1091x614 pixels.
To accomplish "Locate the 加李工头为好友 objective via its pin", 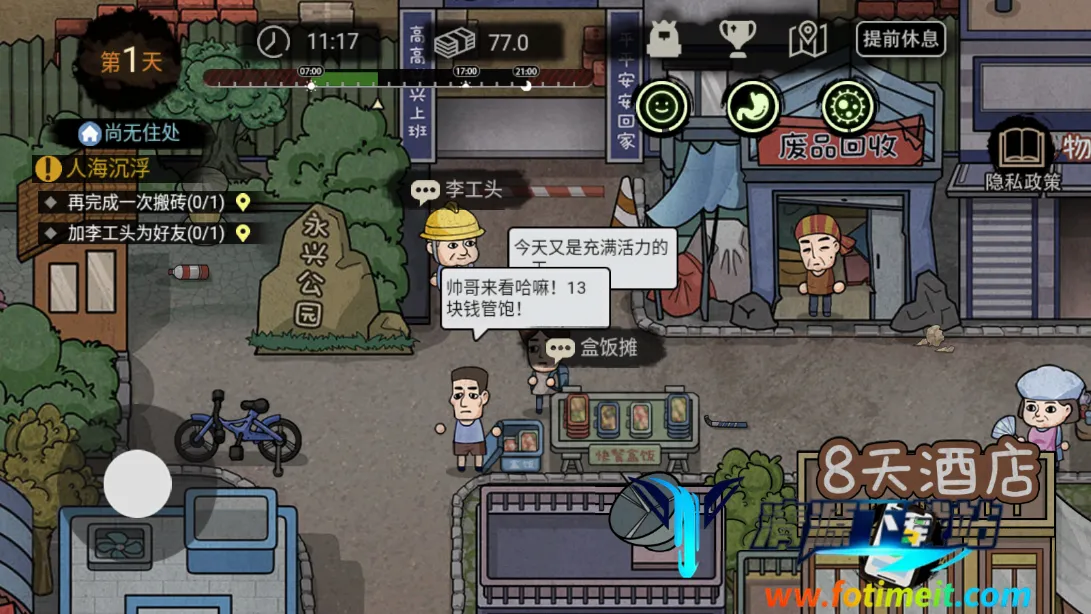I will pos(242,234).
